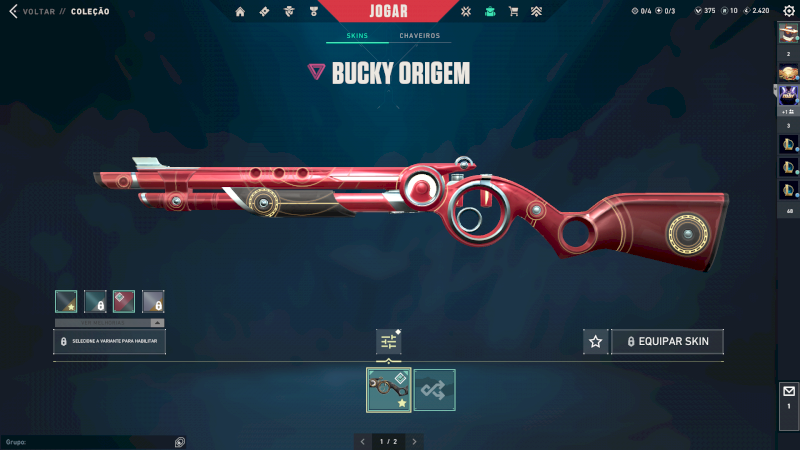Select the Bucky Origem skin thumbnail
Viewport: 800px width, 450px height.
(x=389, y=390)
